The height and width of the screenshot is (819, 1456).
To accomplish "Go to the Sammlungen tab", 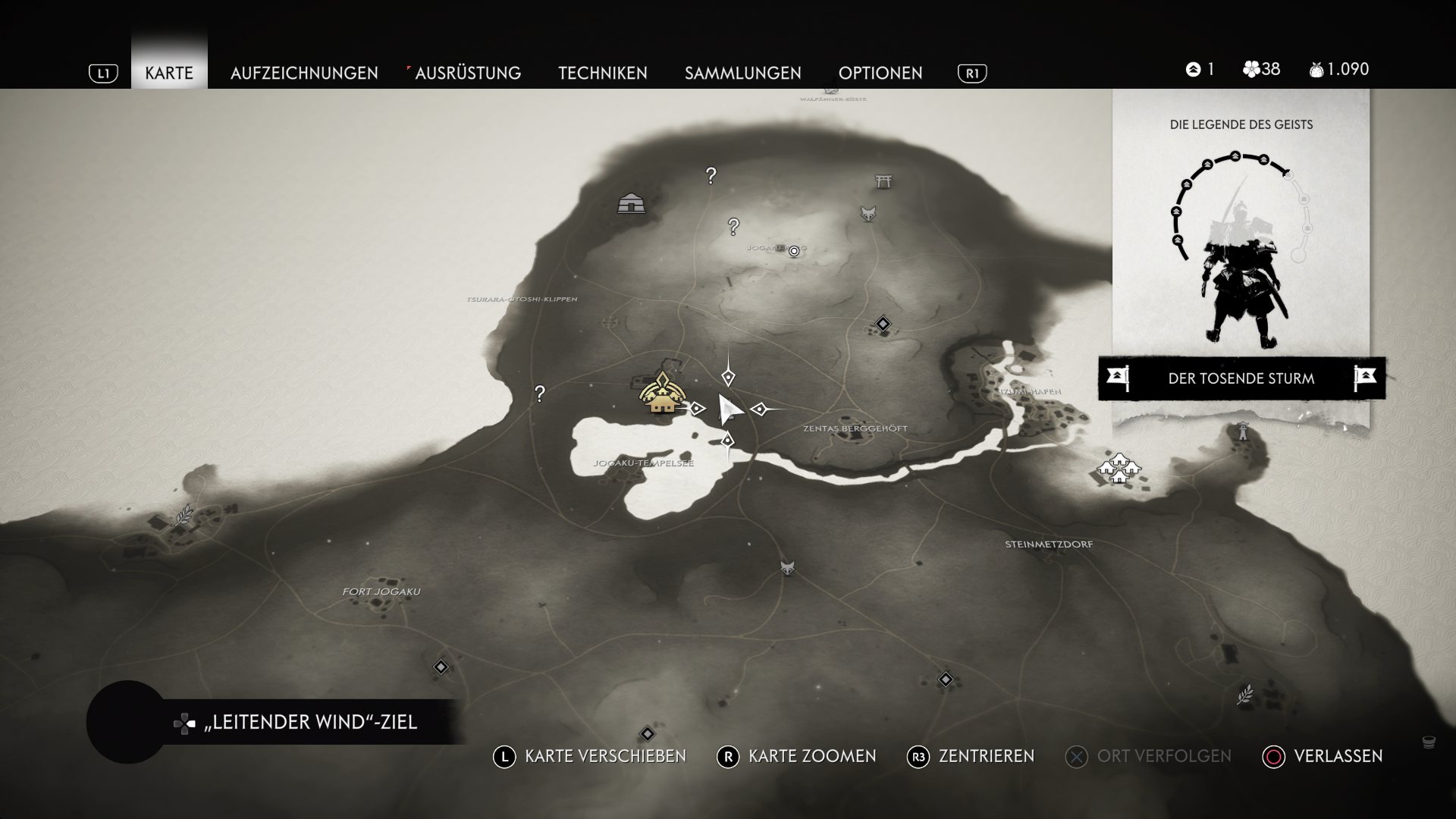I will (742, 73).
